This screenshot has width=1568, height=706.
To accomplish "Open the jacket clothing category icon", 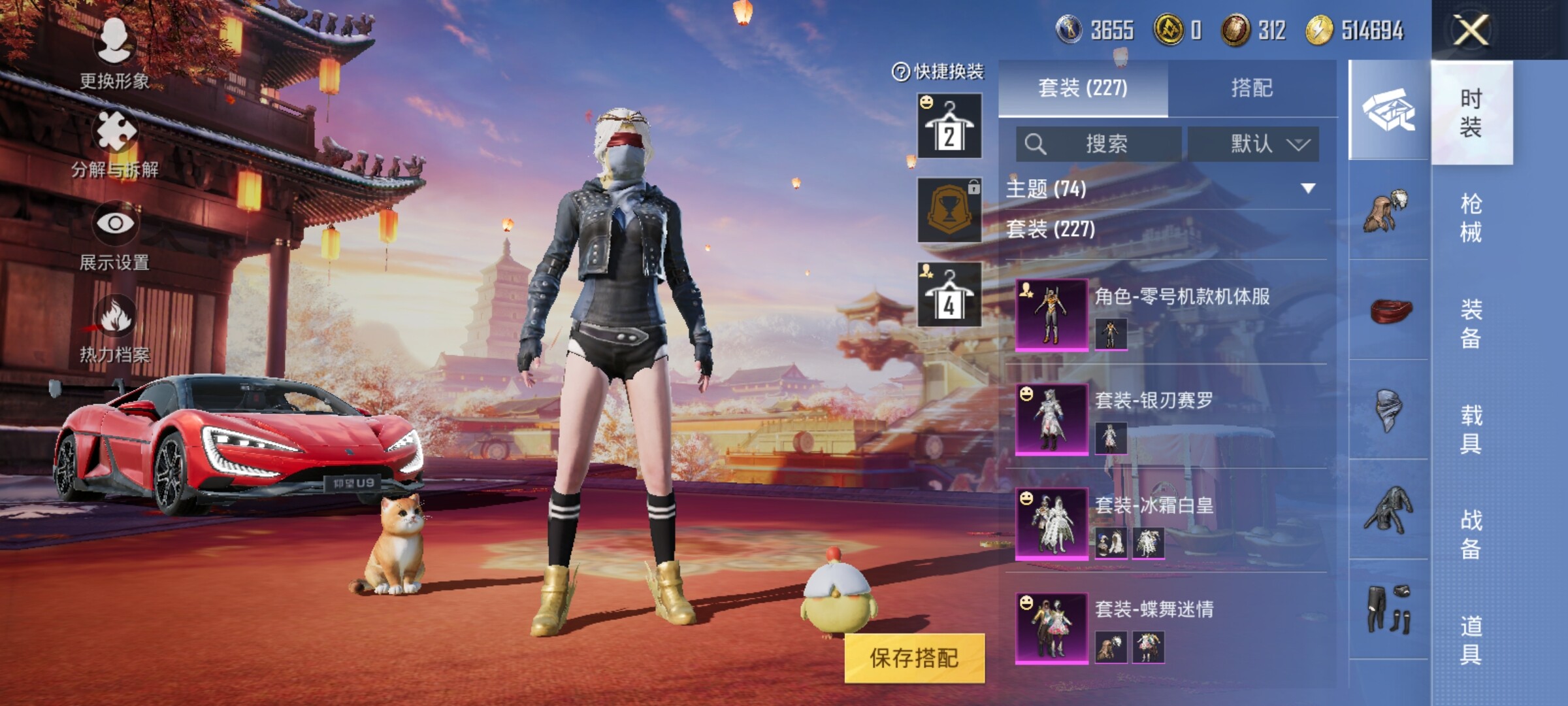I will coord(1388,510).
